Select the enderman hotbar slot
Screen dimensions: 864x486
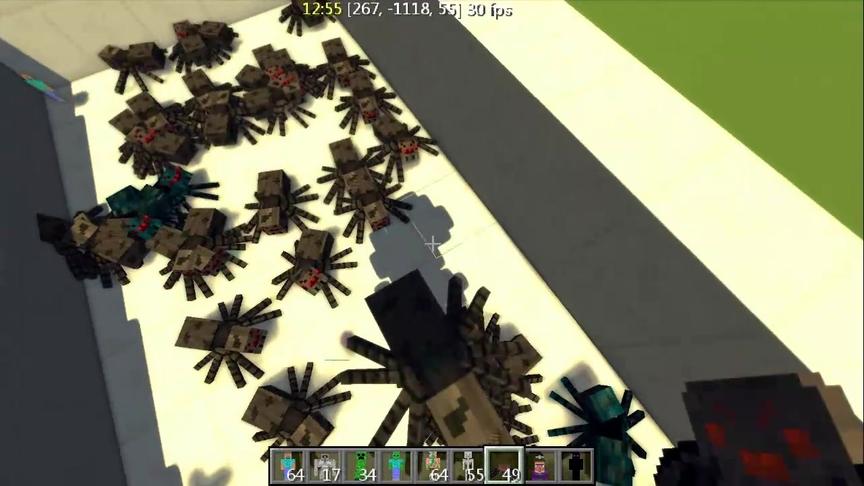575,466
